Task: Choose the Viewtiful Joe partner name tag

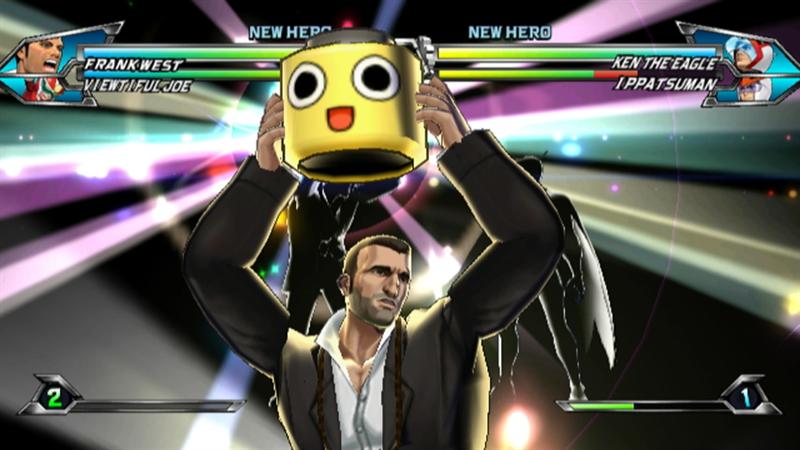Action: tap(138, 86)
